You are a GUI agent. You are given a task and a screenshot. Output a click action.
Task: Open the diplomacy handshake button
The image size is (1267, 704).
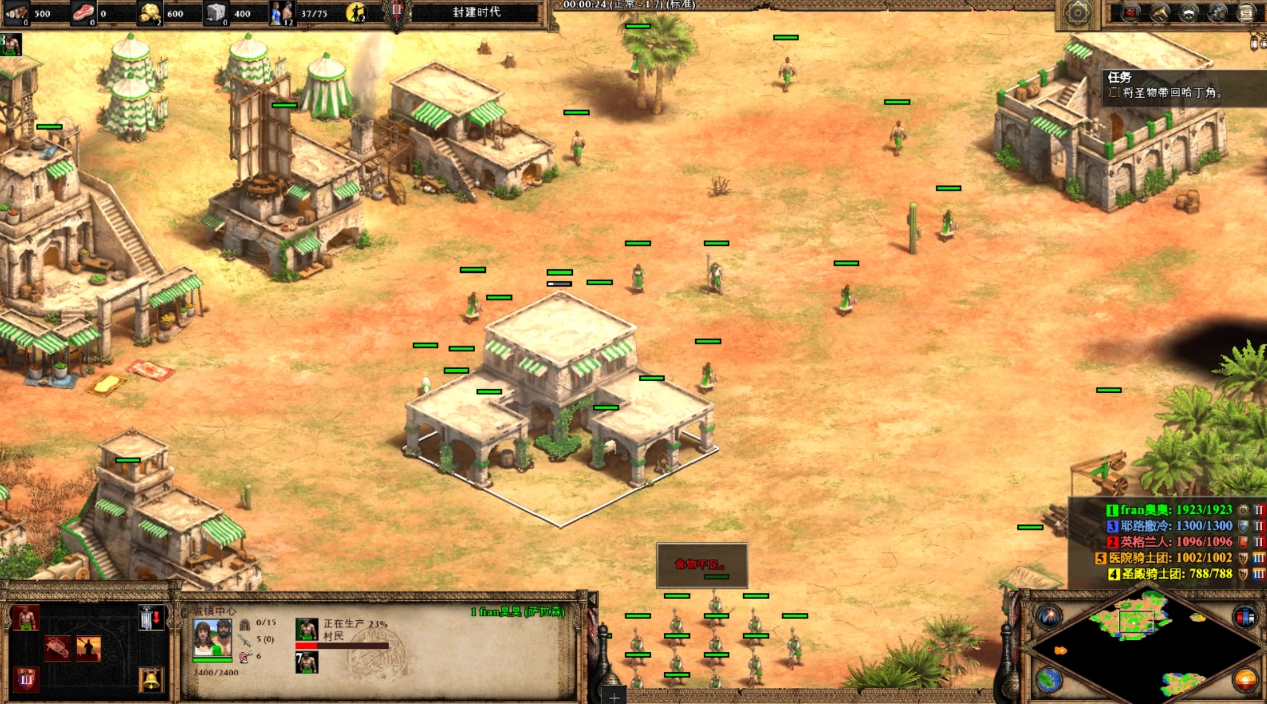1159,13
